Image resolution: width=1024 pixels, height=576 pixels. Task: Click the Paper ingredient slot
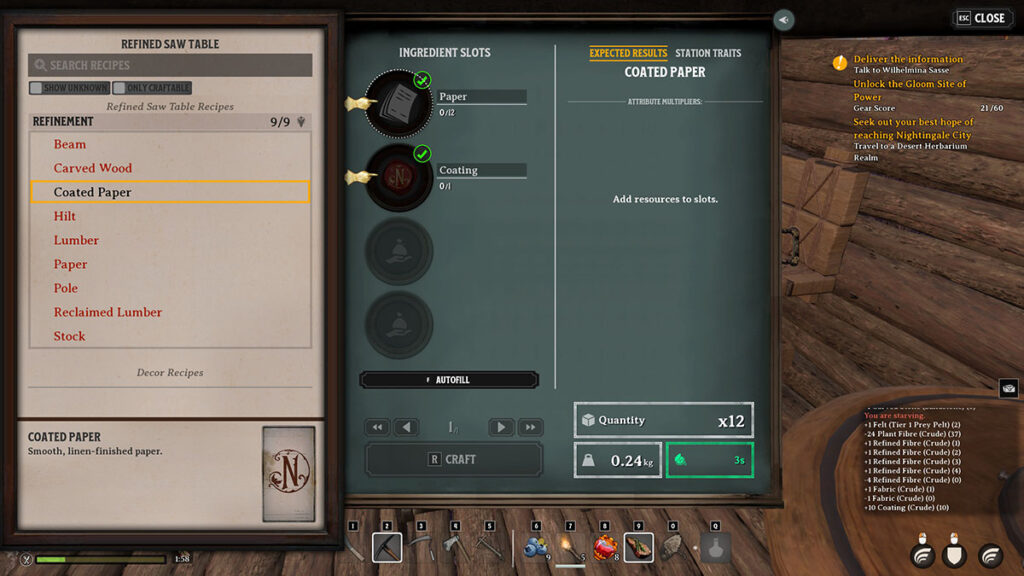click(x=398, y=102)
